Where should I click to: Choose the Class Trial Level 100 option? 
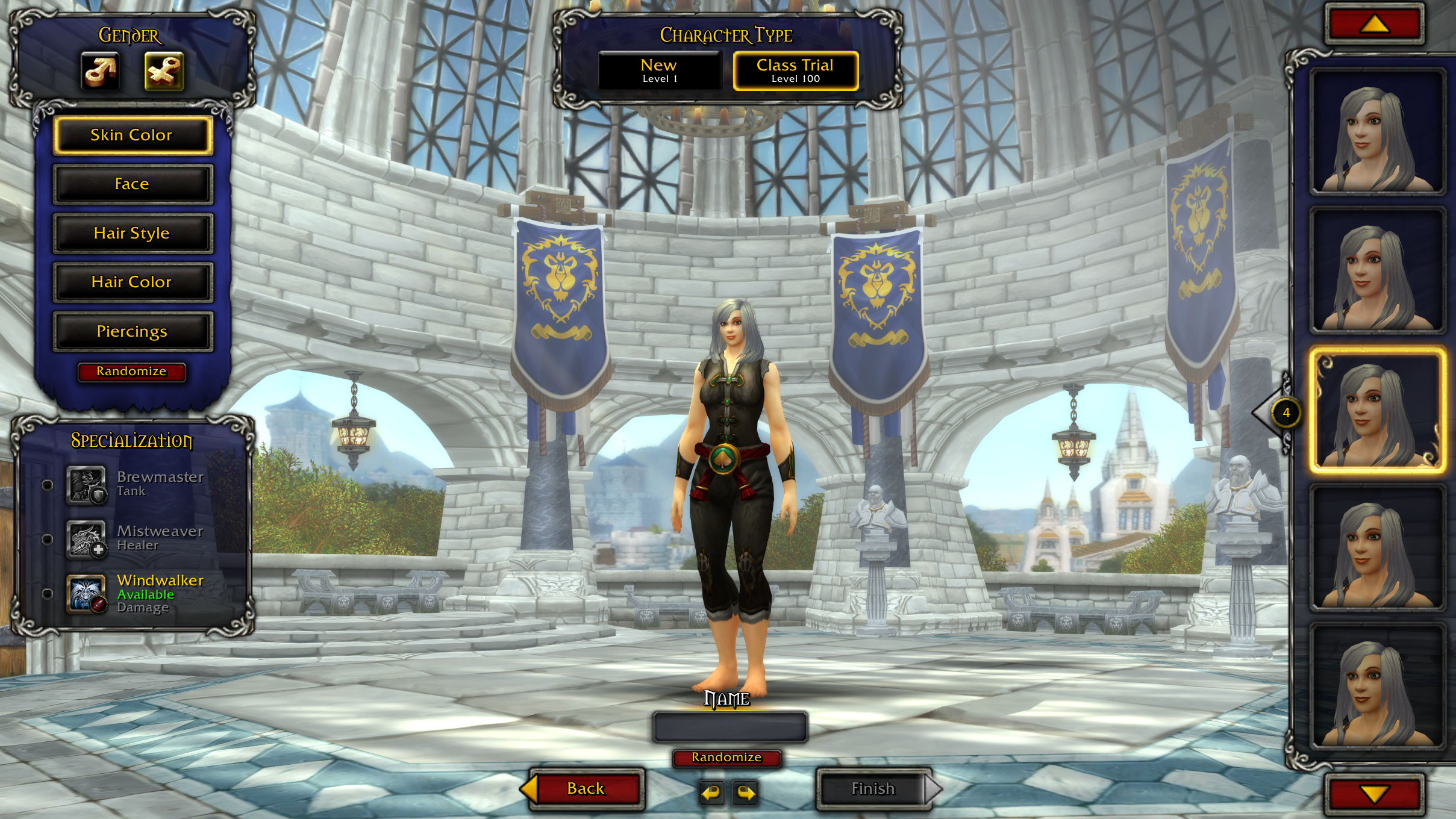click(x=795, y=70)
